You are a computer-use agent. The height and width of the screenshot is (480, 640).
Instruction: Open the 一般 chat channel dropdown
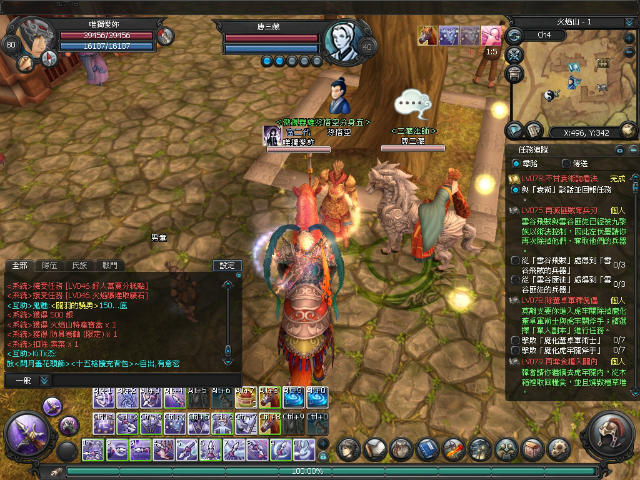click(22, 380)
